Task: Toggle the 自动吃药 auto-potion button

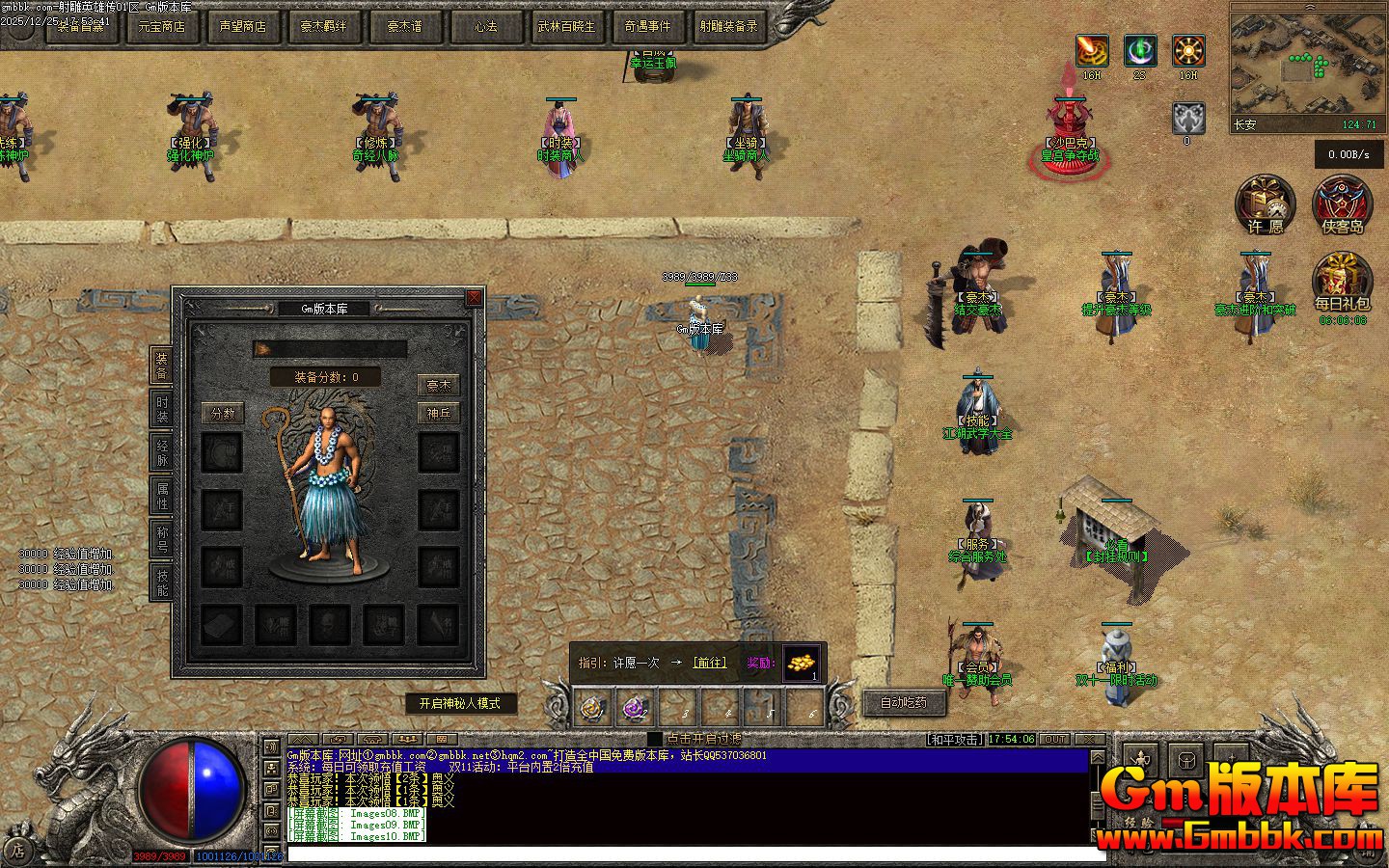Action: point(904,702)
